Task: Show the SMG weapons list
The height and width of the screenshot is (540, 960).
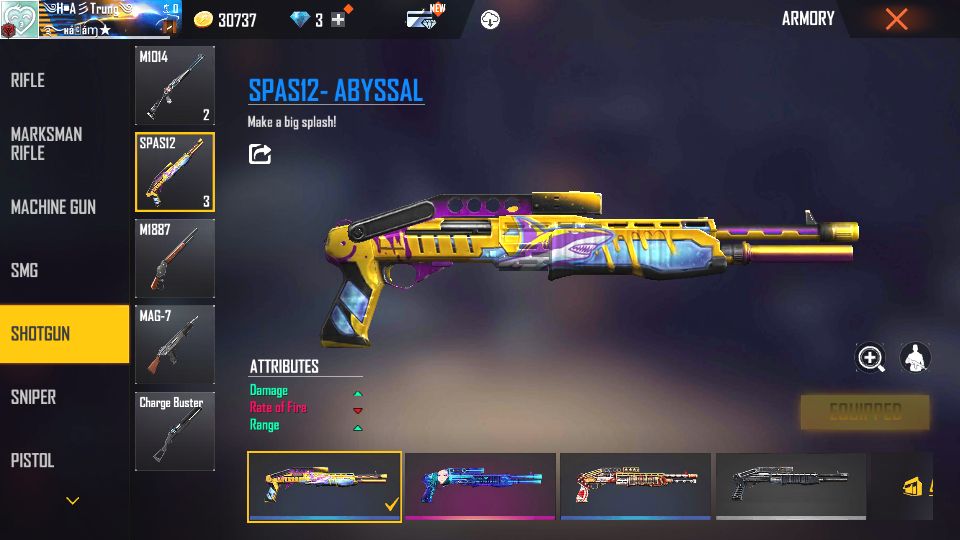Action: coord(25,270)
